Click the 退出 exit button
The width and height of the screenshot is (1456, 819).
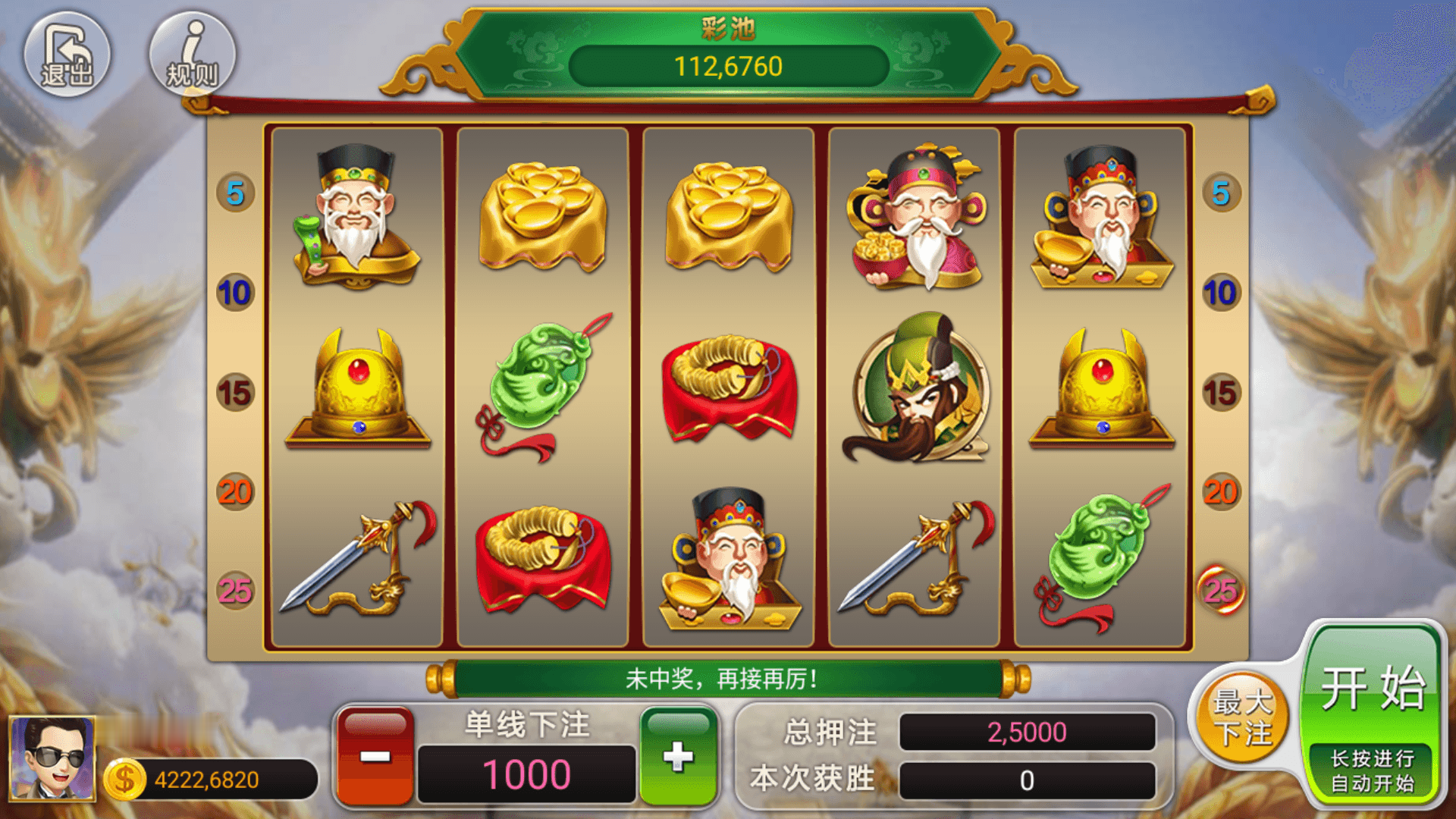[x=67, y=55]
